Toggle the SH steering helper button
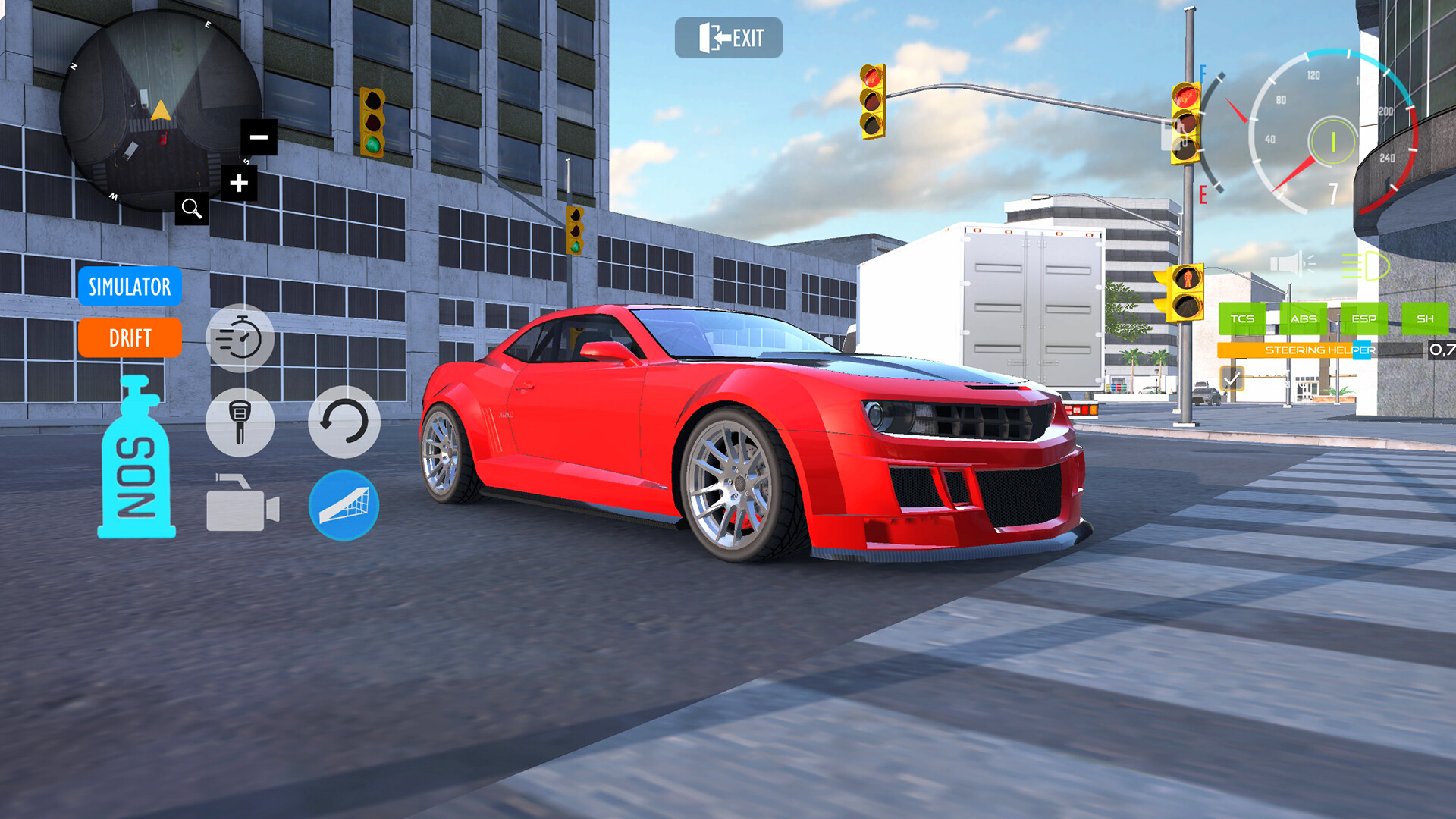Image resolution: width=1456 pixels, height=819 pixels. [1424, 318]
